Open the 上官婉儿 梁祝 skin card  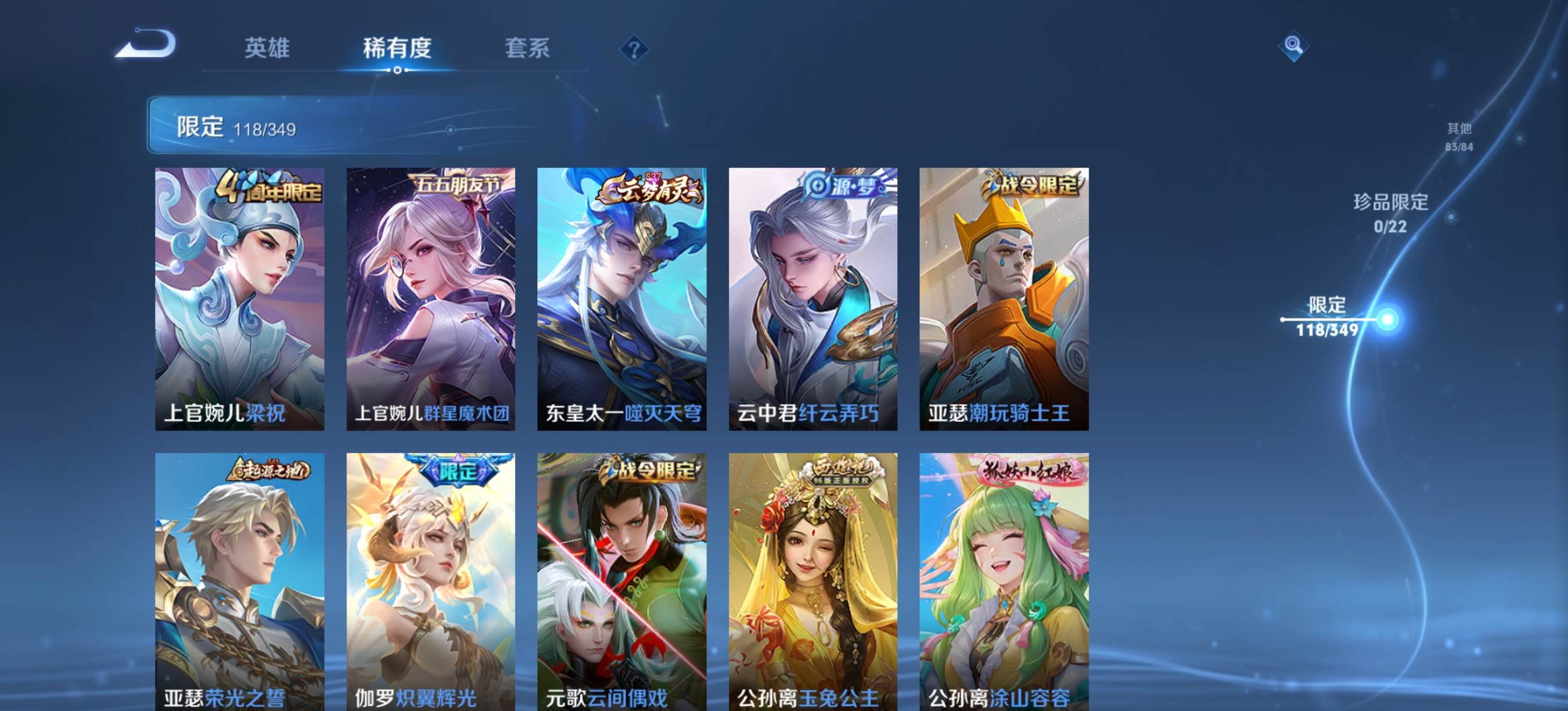point(239,299)
